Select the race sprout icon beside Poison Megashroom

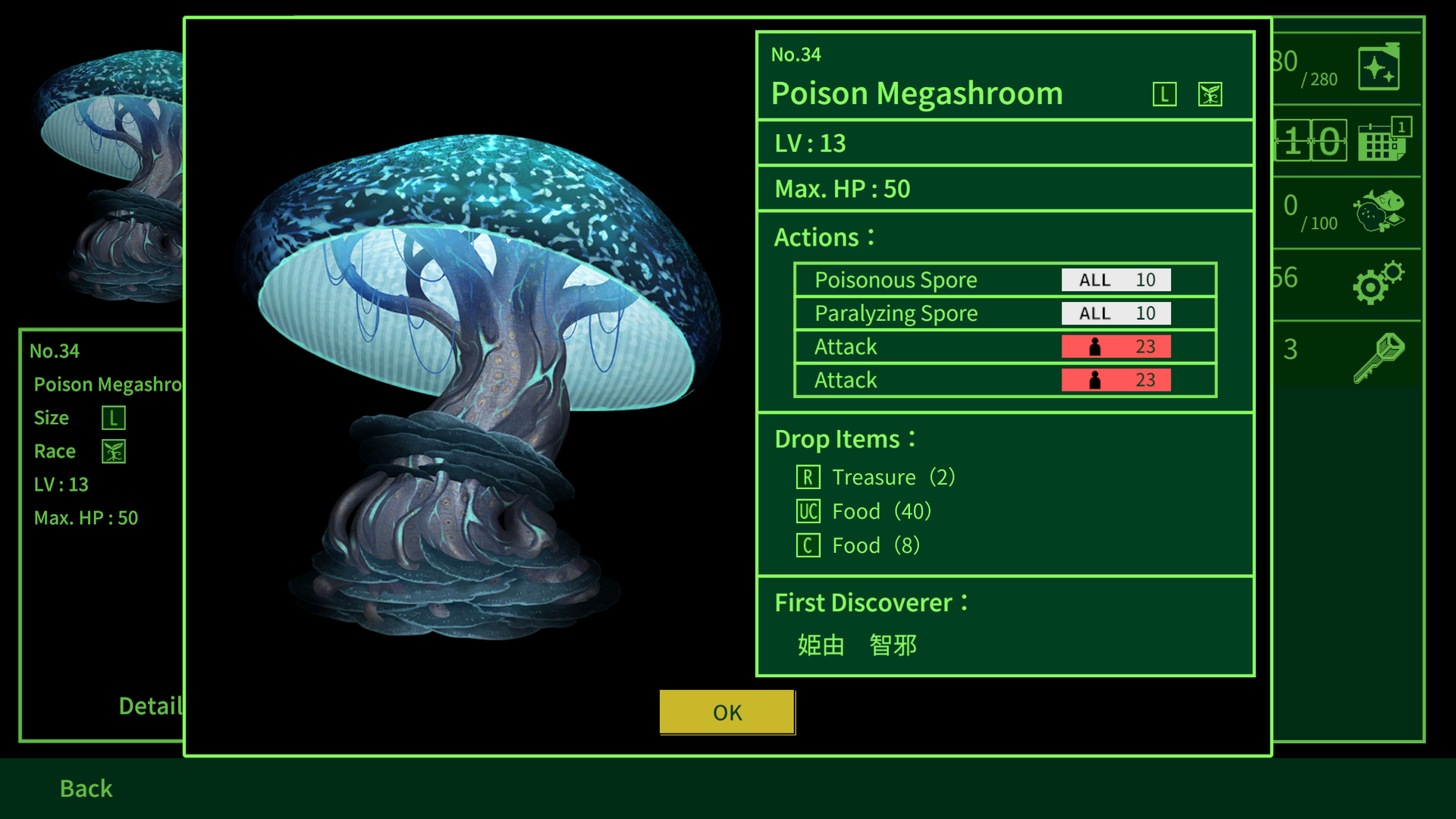1210,95
